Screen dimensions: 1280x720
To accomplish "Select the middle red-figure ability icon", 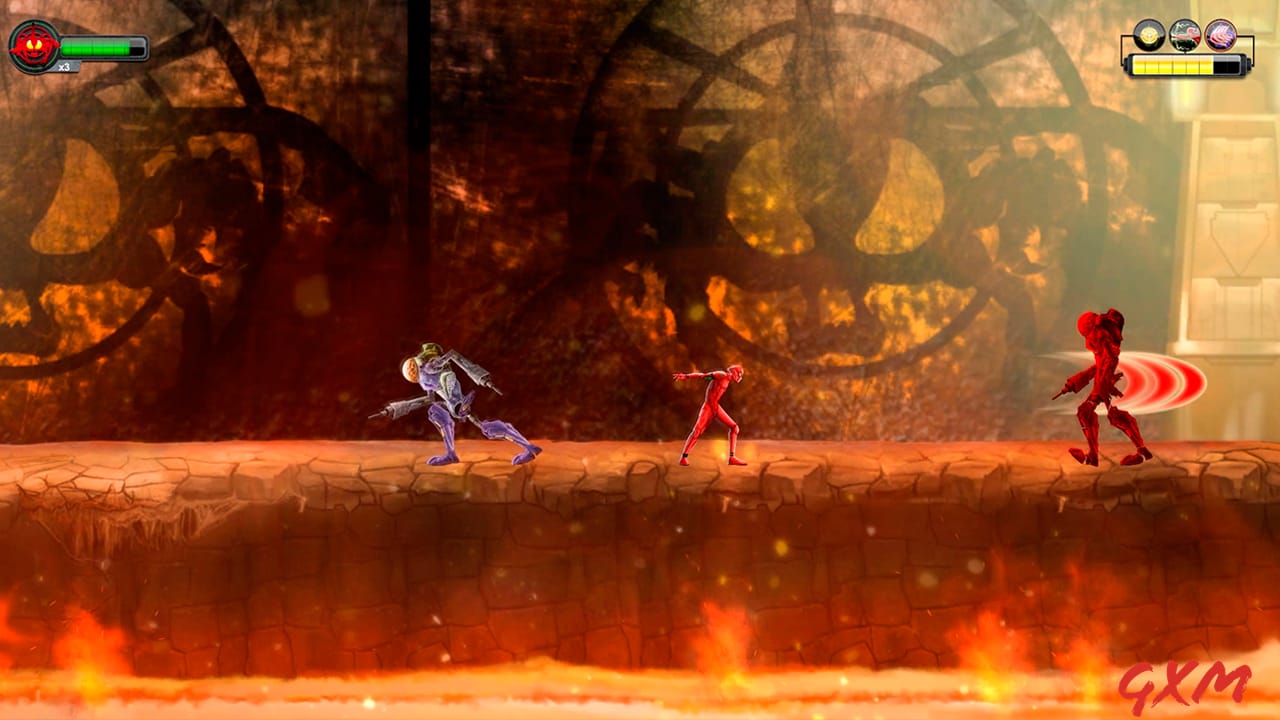I will coord(1186,34).
